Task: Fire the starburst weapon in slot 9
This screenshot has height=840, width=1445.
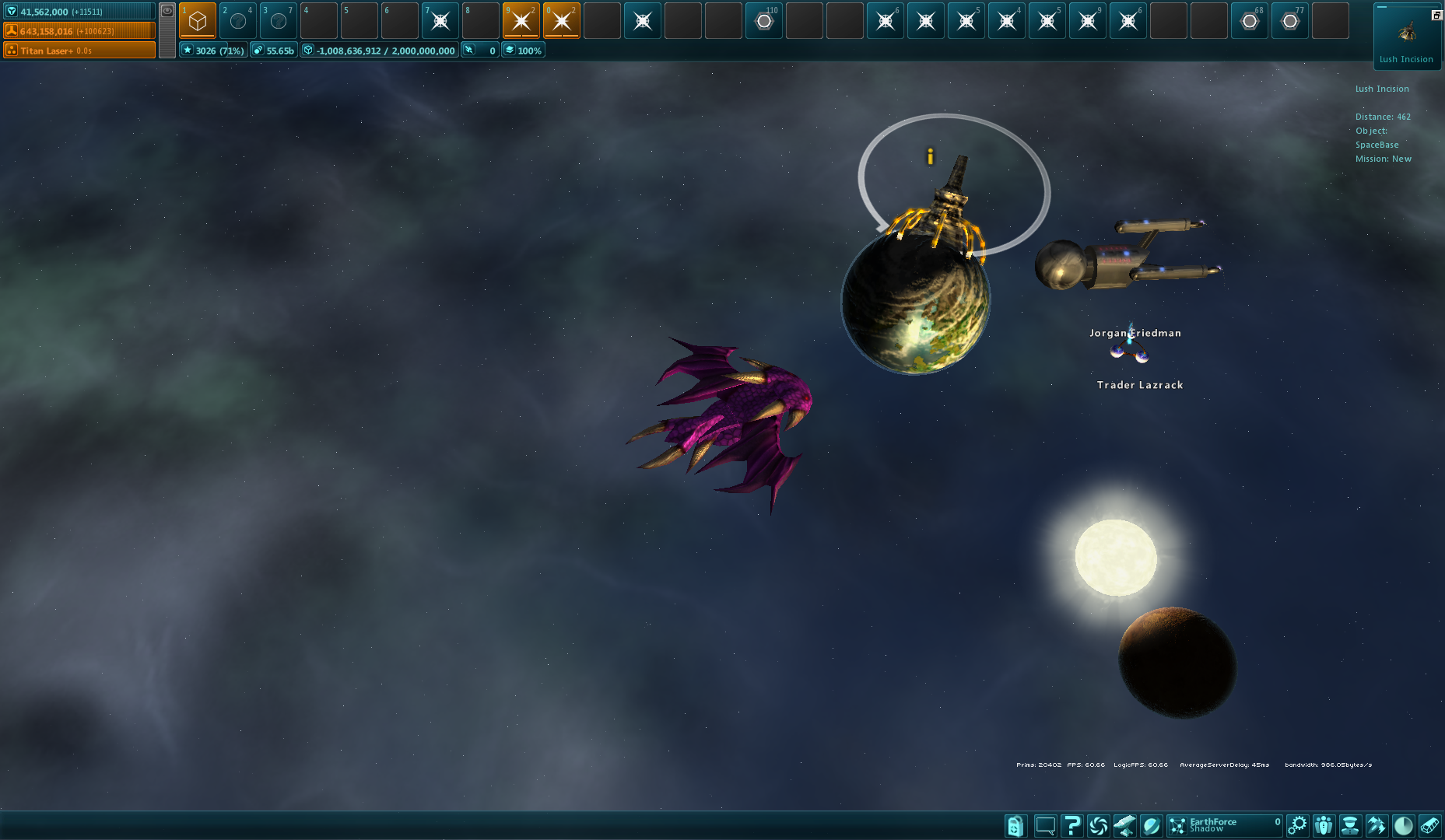Action: coord(521,21)
